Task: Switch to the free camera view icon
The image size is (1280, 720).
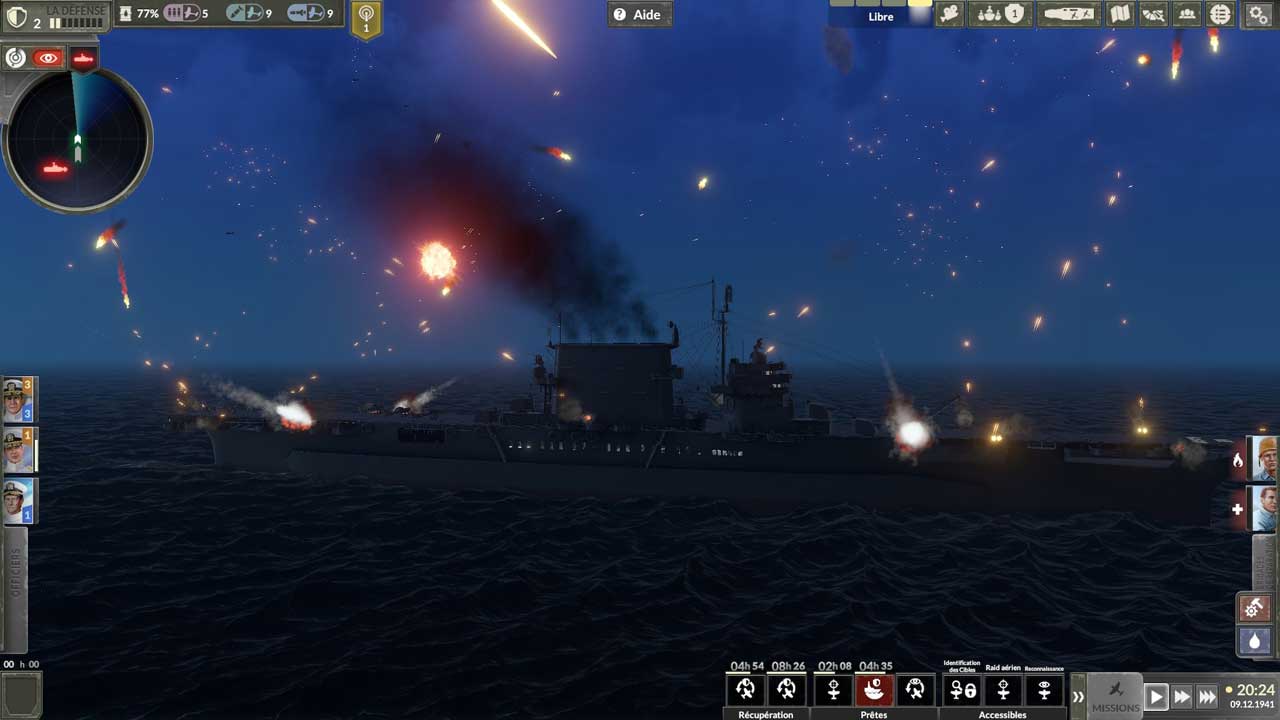Action: pyautogui.click(x=950, y=14)
